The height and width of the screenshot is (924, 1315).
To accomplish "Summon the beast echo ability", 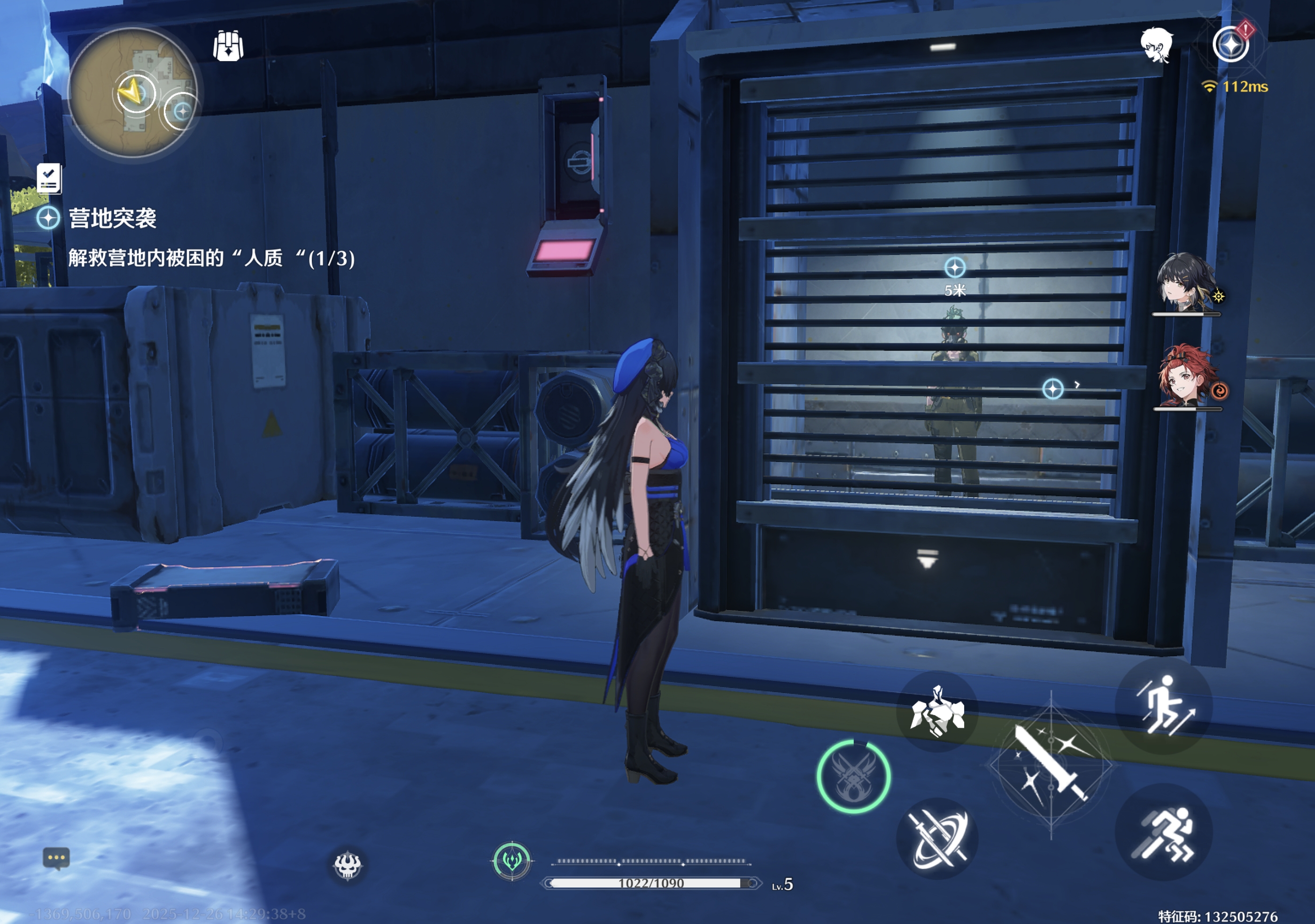I will pyautogui.click(x=937, y=711).
